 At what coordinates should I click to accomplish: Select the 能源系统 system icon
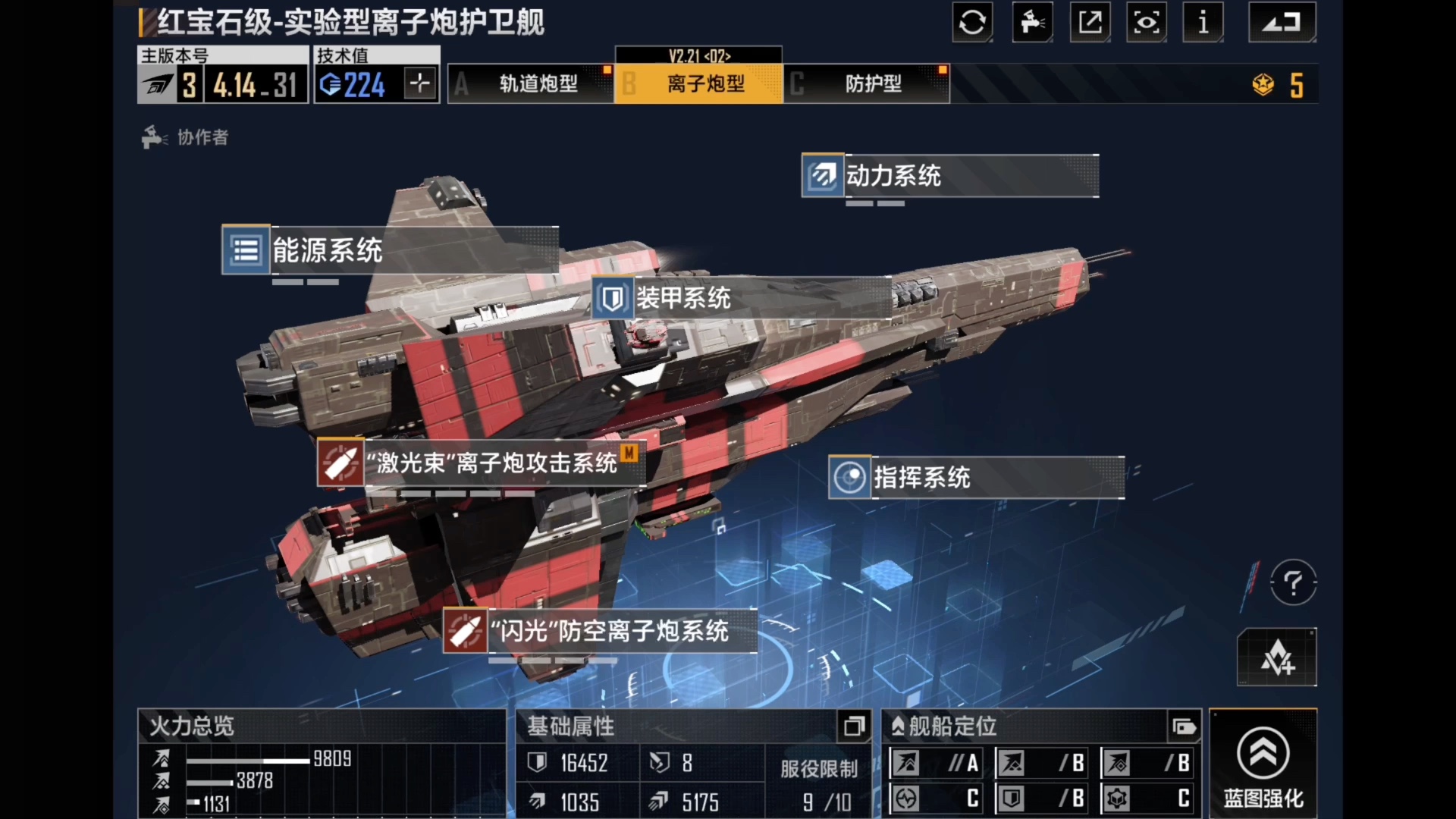click(246, 250)
